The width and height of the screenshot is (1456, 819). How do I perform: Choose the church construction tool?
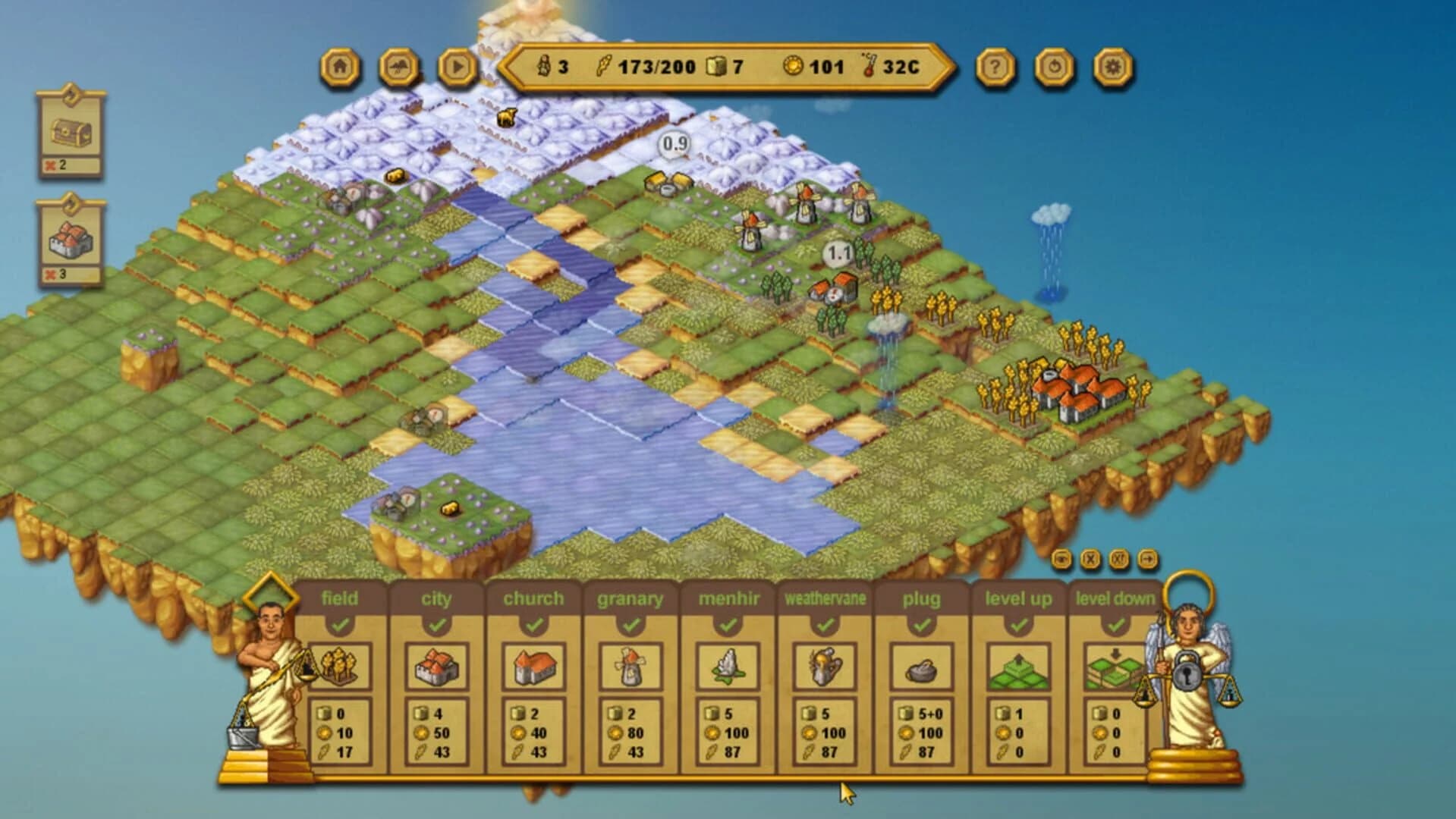coord(536,667)
